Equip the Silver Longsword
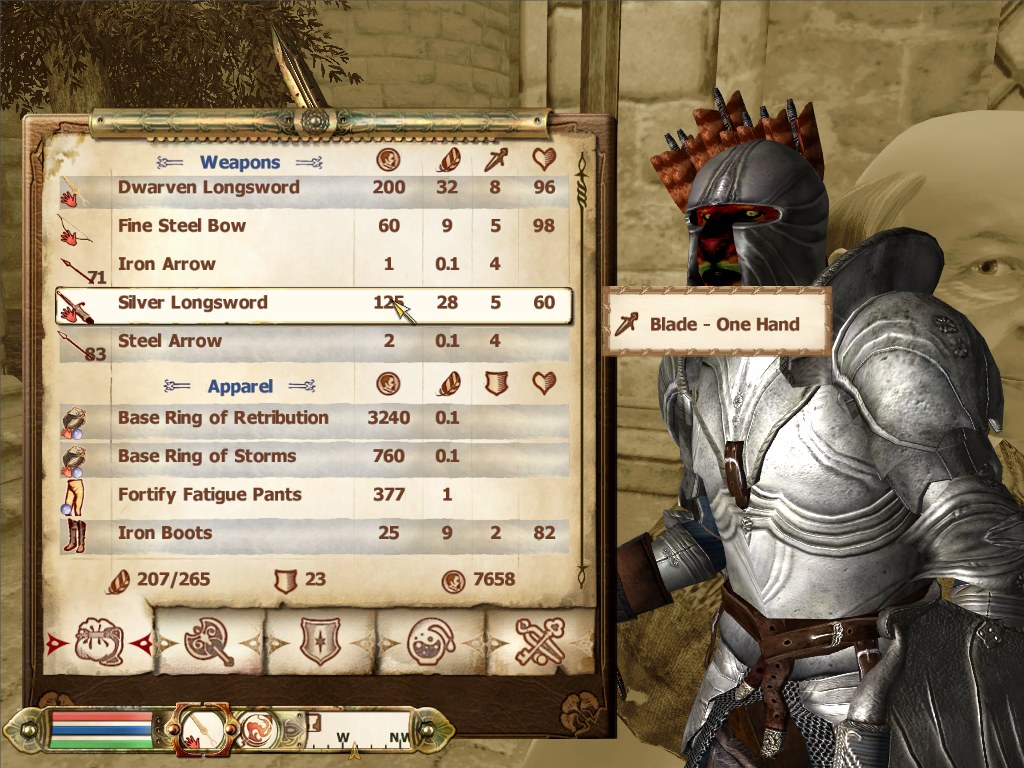 click(x=193, y=303)
